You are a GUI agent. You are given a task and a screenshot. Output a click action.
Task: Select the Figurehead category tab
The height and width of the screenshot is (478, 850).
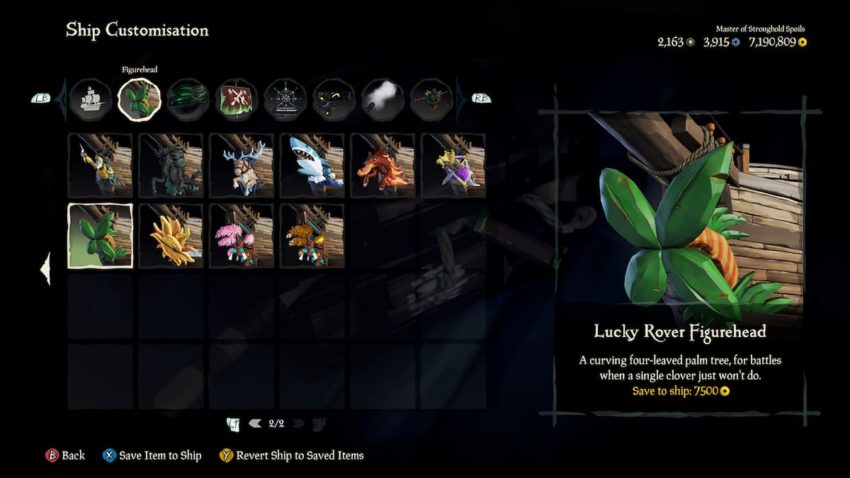139,99
